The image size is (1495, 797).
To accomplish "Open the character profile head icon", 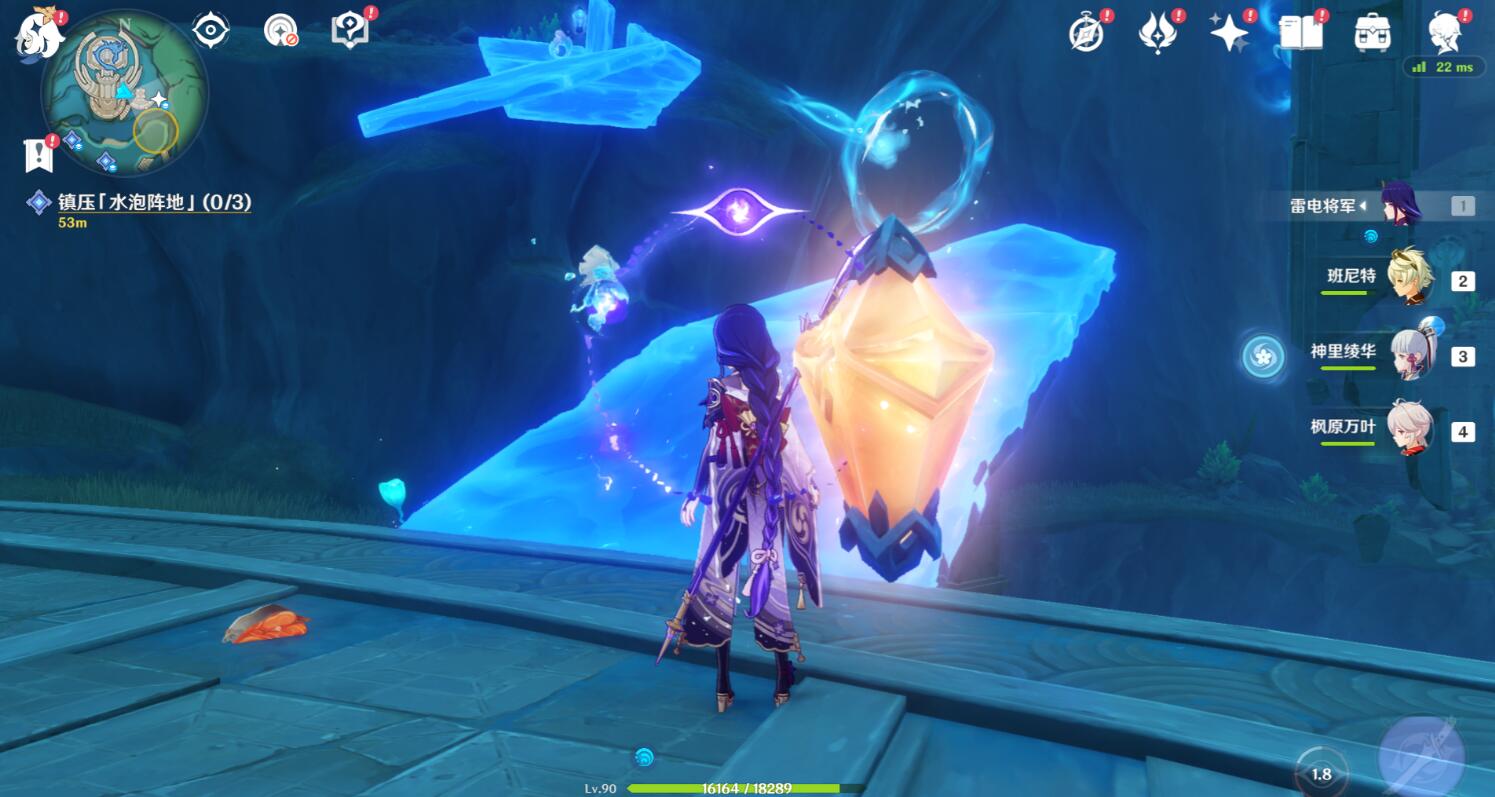I will pos(1445,33).
